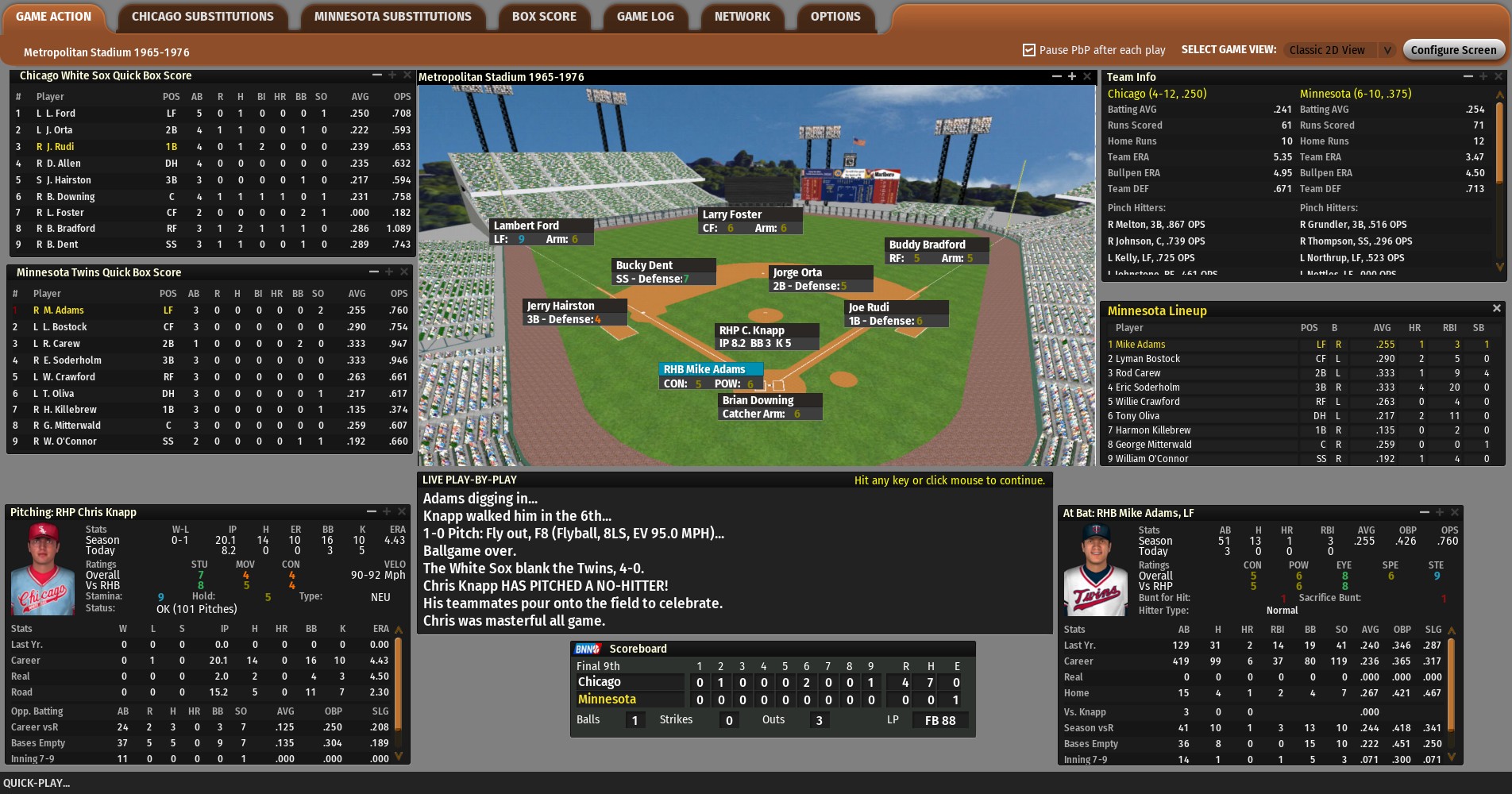Screen dimensions: 1512x794
Task: Show the Box Score tab
Action: 544,17
